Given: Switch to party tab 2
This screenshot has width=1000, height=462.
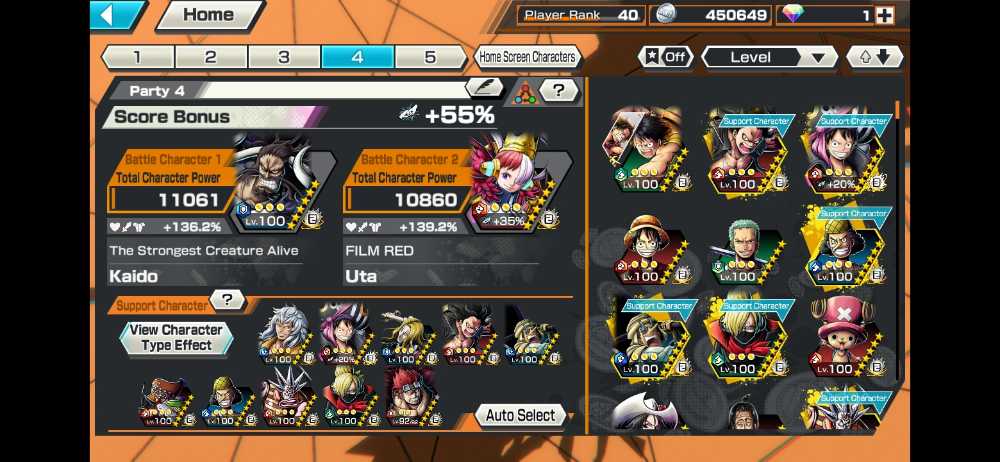Looking at the screenshot, I should tap(211, 57).
